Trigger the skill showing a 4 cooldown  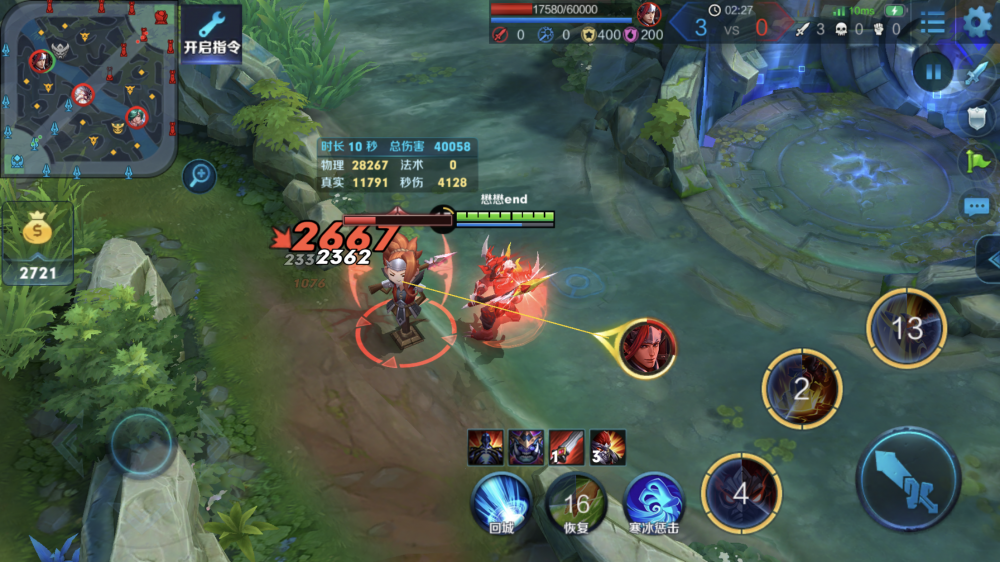741,492
